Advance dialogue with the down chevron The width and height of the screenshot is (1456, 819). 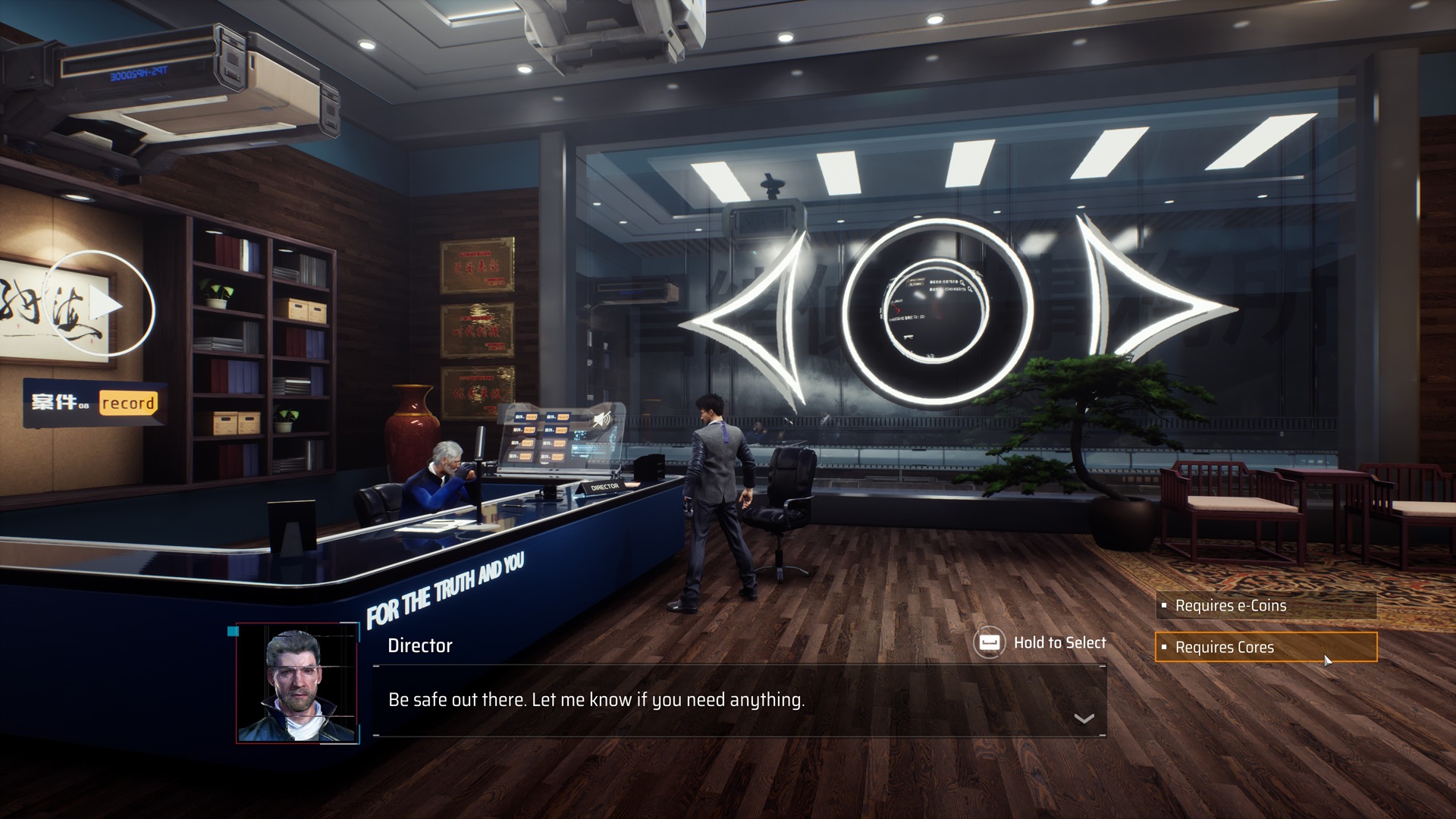[x=1084, y=719]
